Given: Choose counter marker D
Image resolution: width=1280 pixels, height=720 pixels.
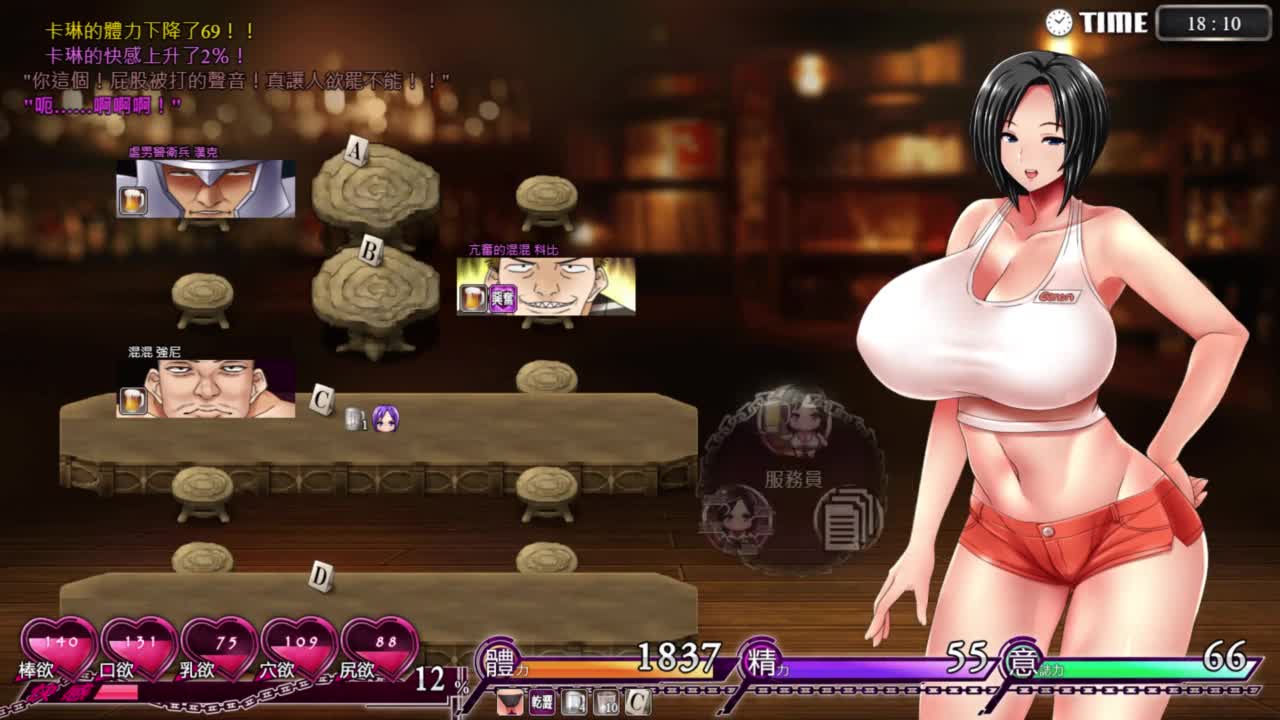Looking at the screenshot, I should click(320, 576).
